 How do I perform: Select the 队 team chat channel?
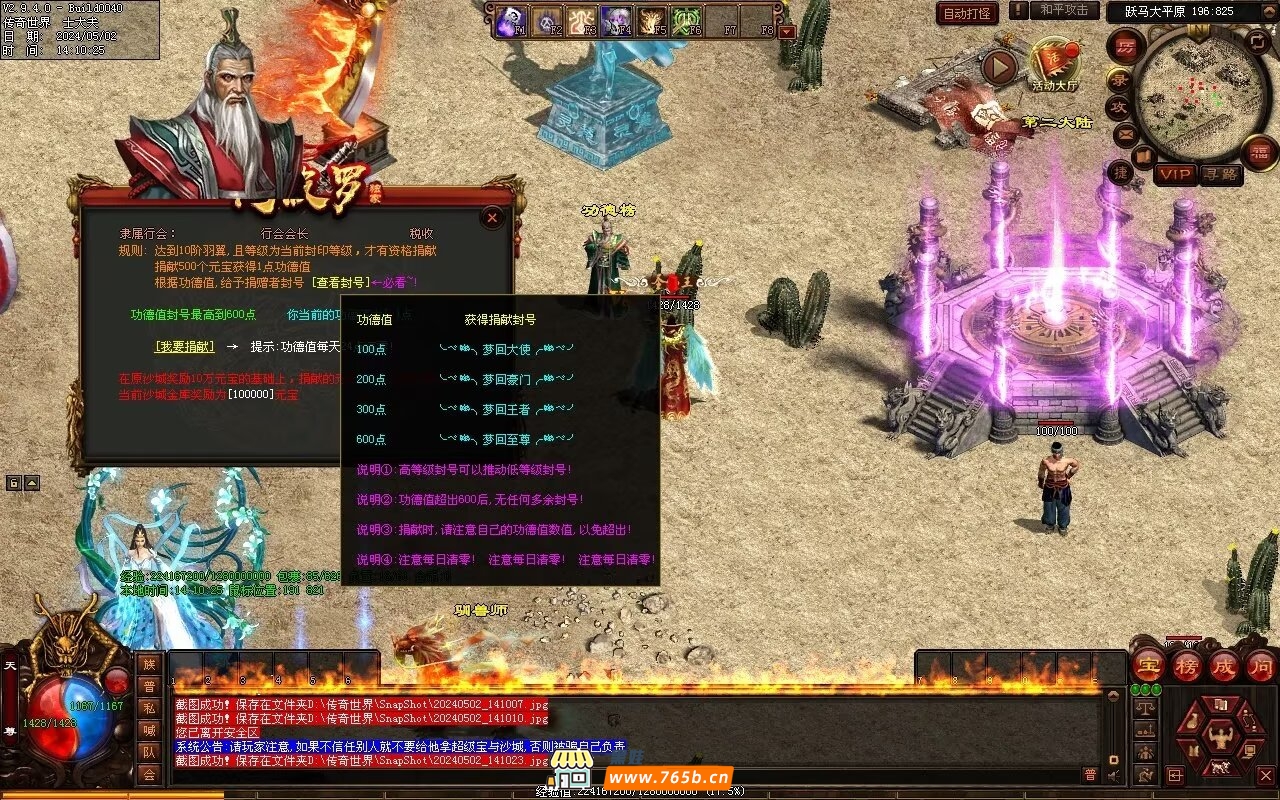[x=149, y=751]
